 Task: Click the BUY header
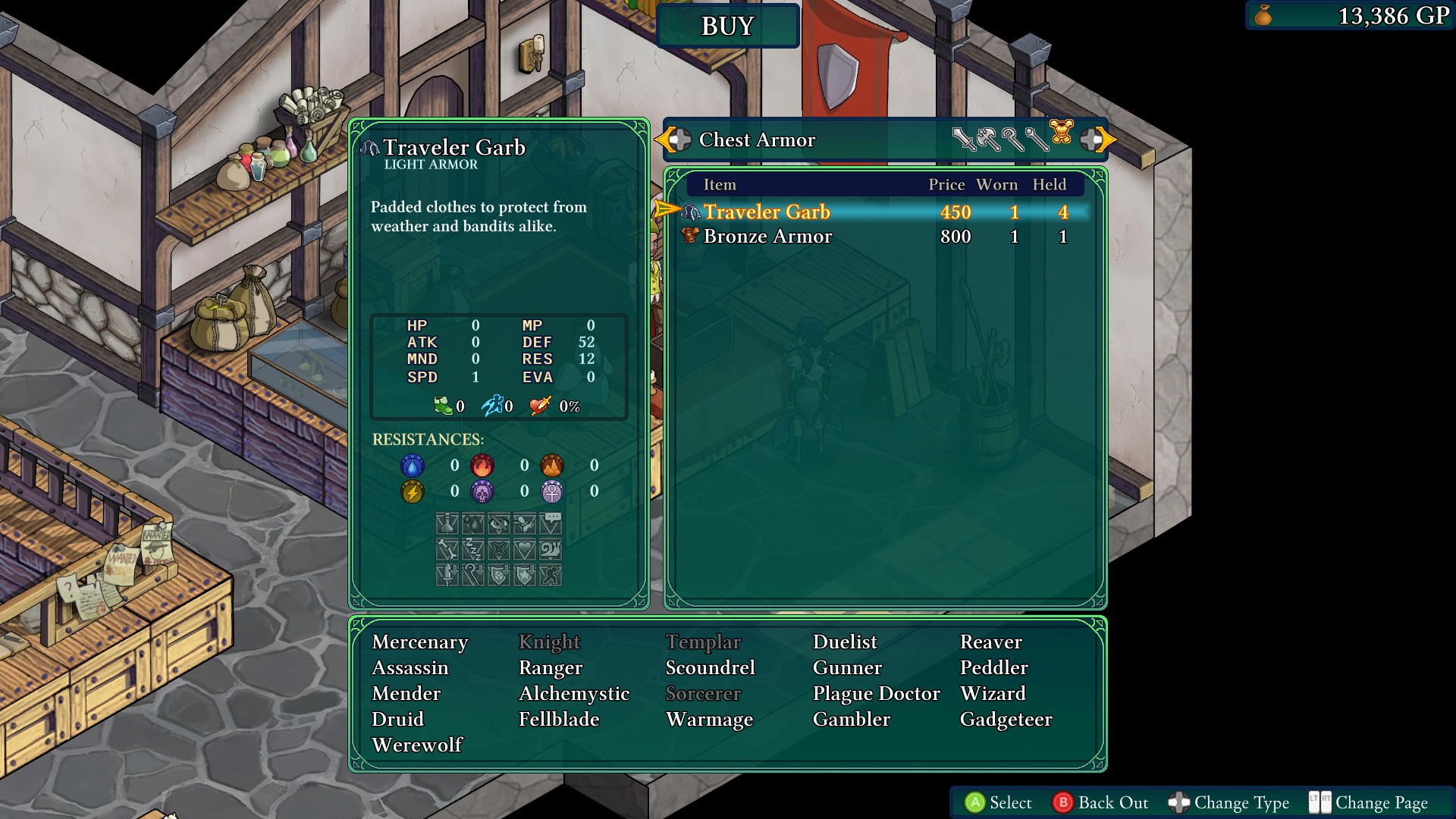click(727, 25)
